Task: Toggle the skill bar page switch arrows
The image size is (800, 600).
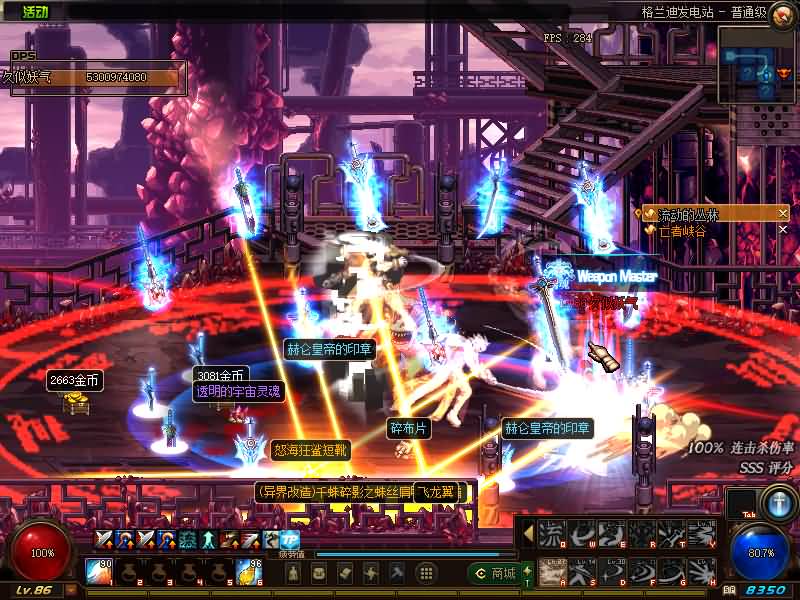Action: click(528, 571)
